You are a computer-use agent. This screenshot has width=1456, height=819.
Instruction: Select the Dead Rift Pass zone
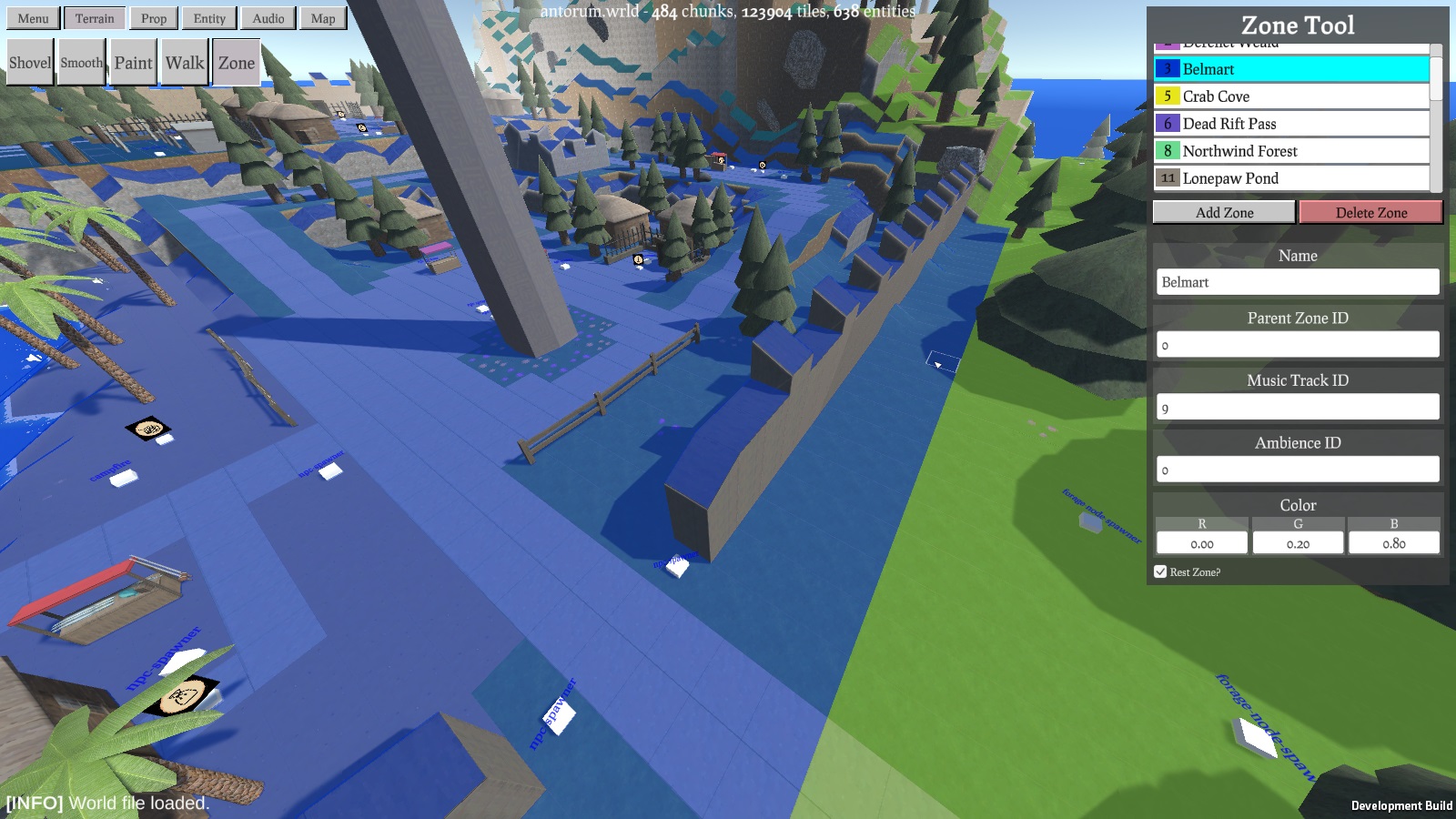[x=1292, y=124]
